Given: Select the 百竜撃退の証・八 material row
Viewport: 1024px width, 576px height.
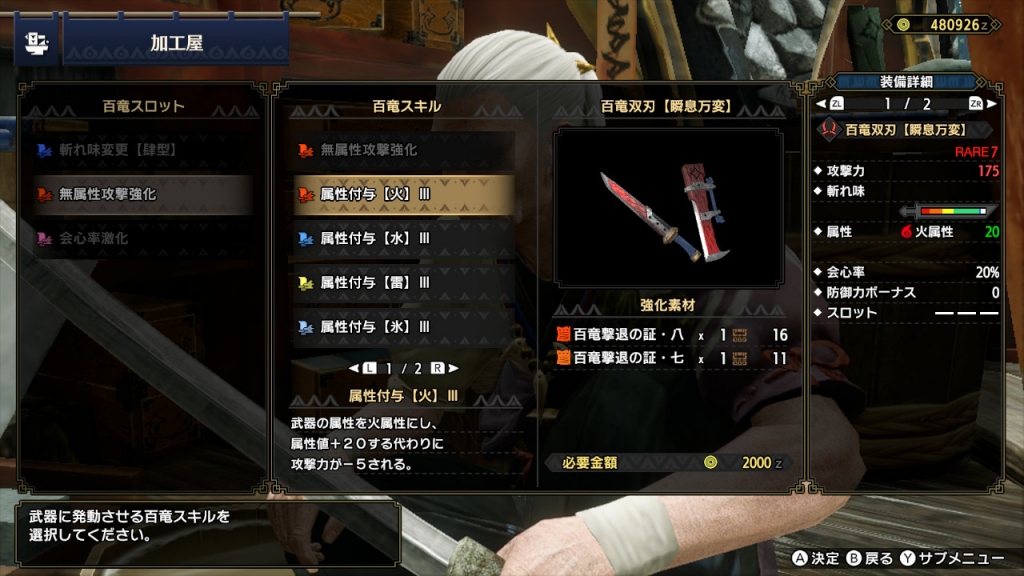Looking at the screenshot, I should (670, 334).
